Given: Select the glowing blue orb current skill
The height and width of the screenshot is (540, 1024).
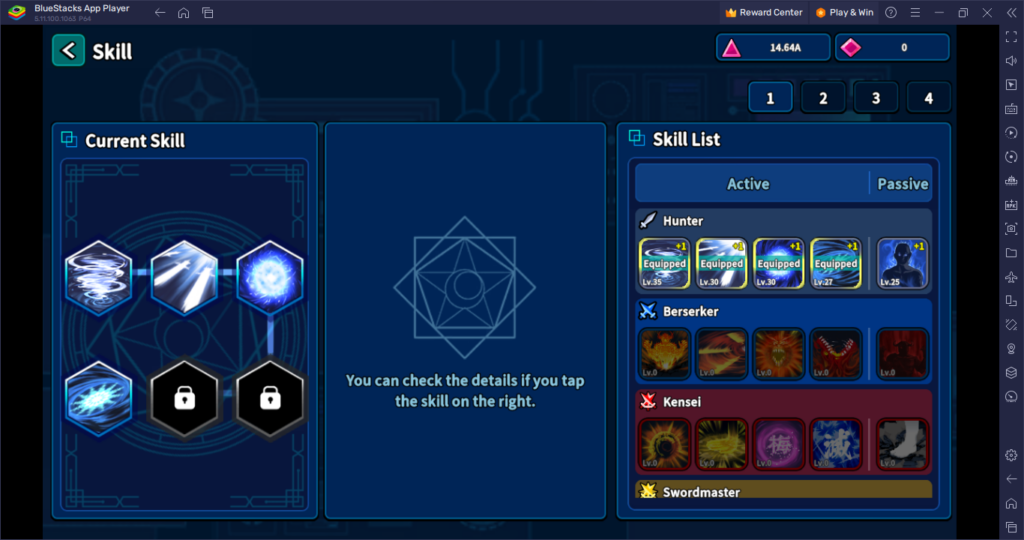Looking at the screenshot, I should click(x=269, y=277).
